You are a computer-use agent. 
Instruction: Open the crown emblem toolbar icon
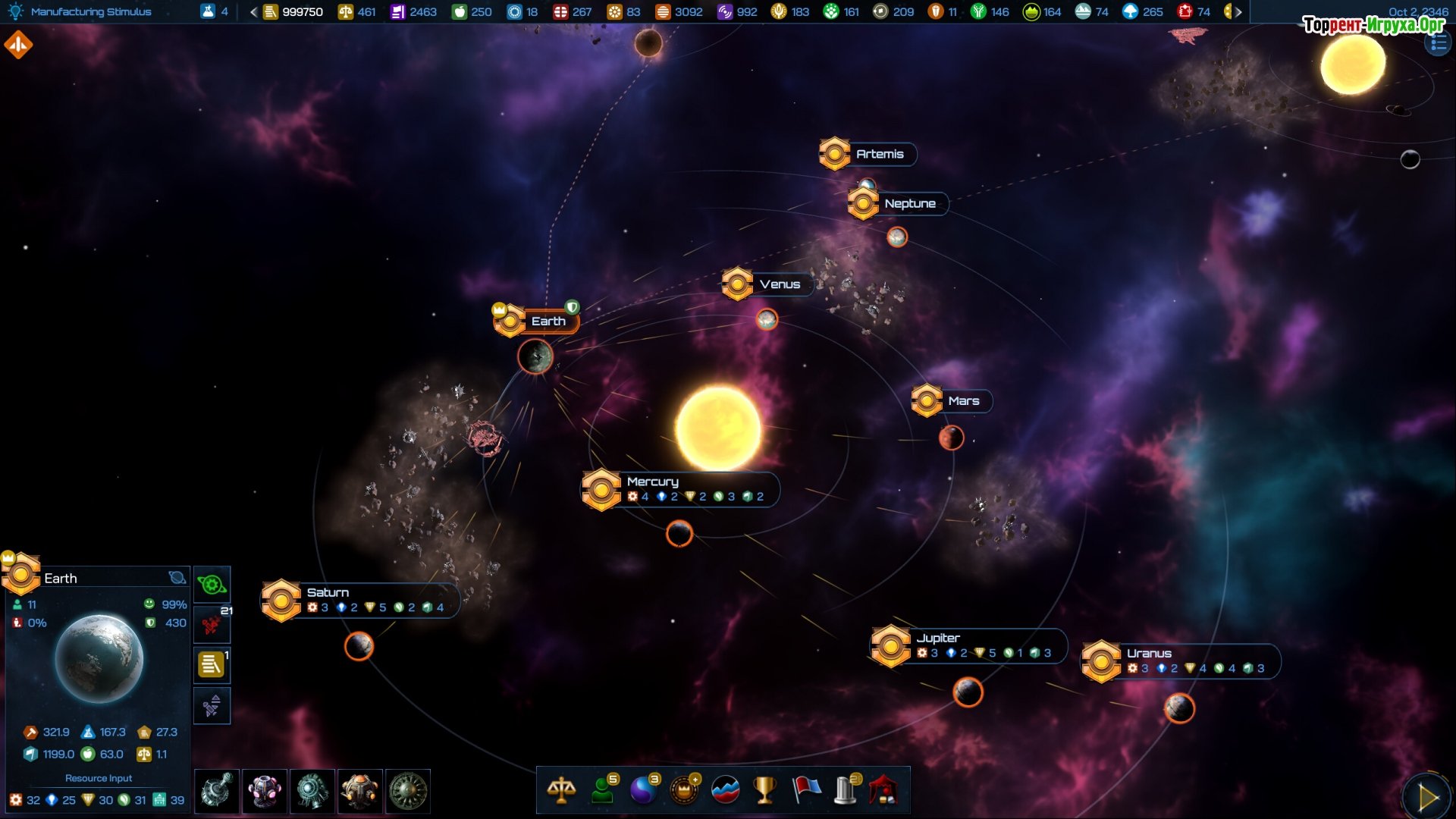684,790
